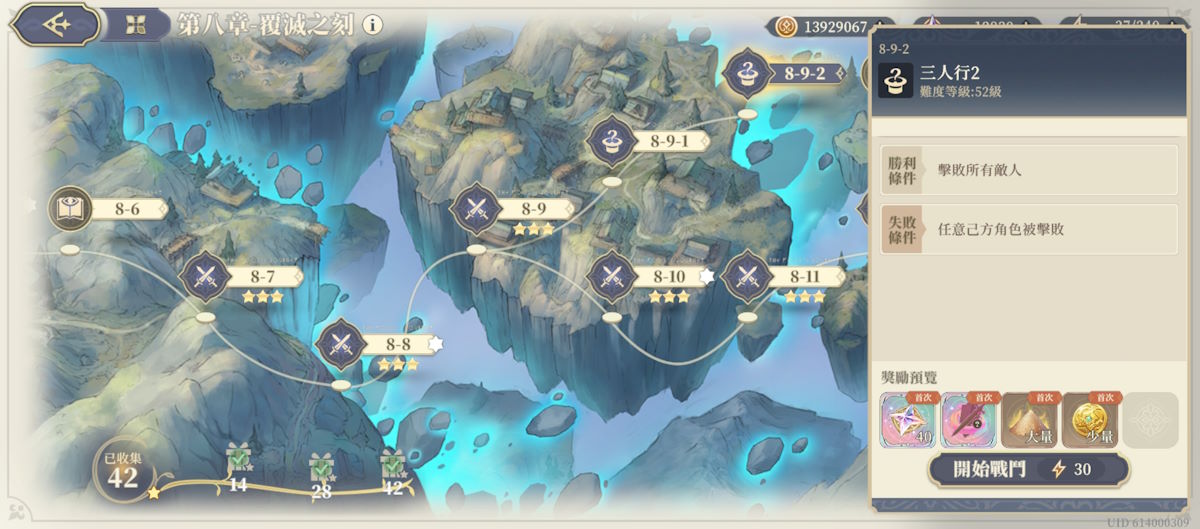Viewport: 1200px width, 529px height.
Task: Select stage 8-7 on the map
Action: point(206,275)
